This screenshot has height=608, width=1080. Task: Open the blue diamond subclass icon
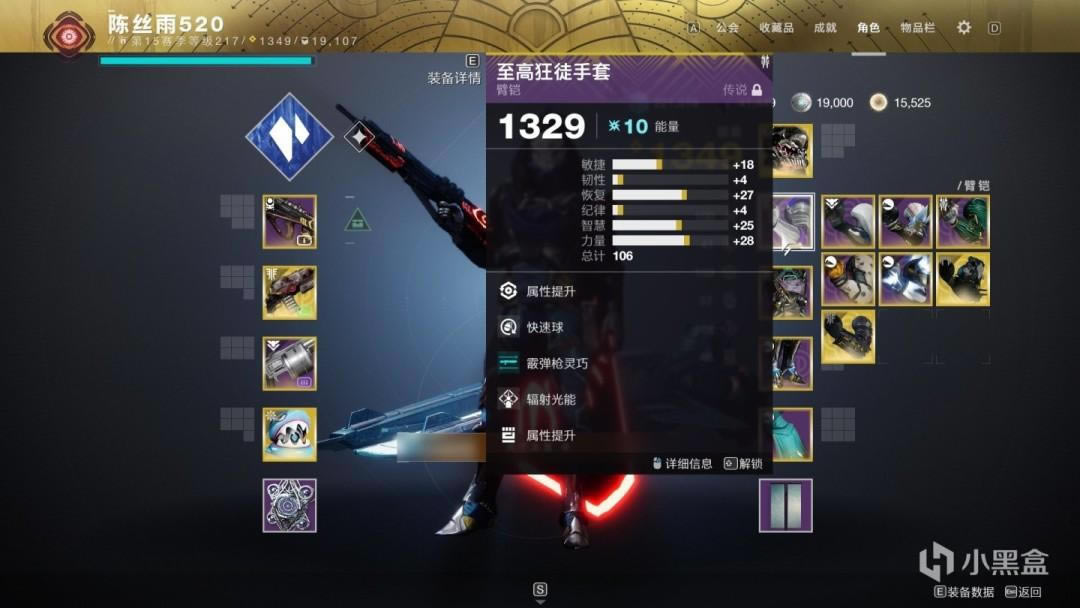[289, 136]
